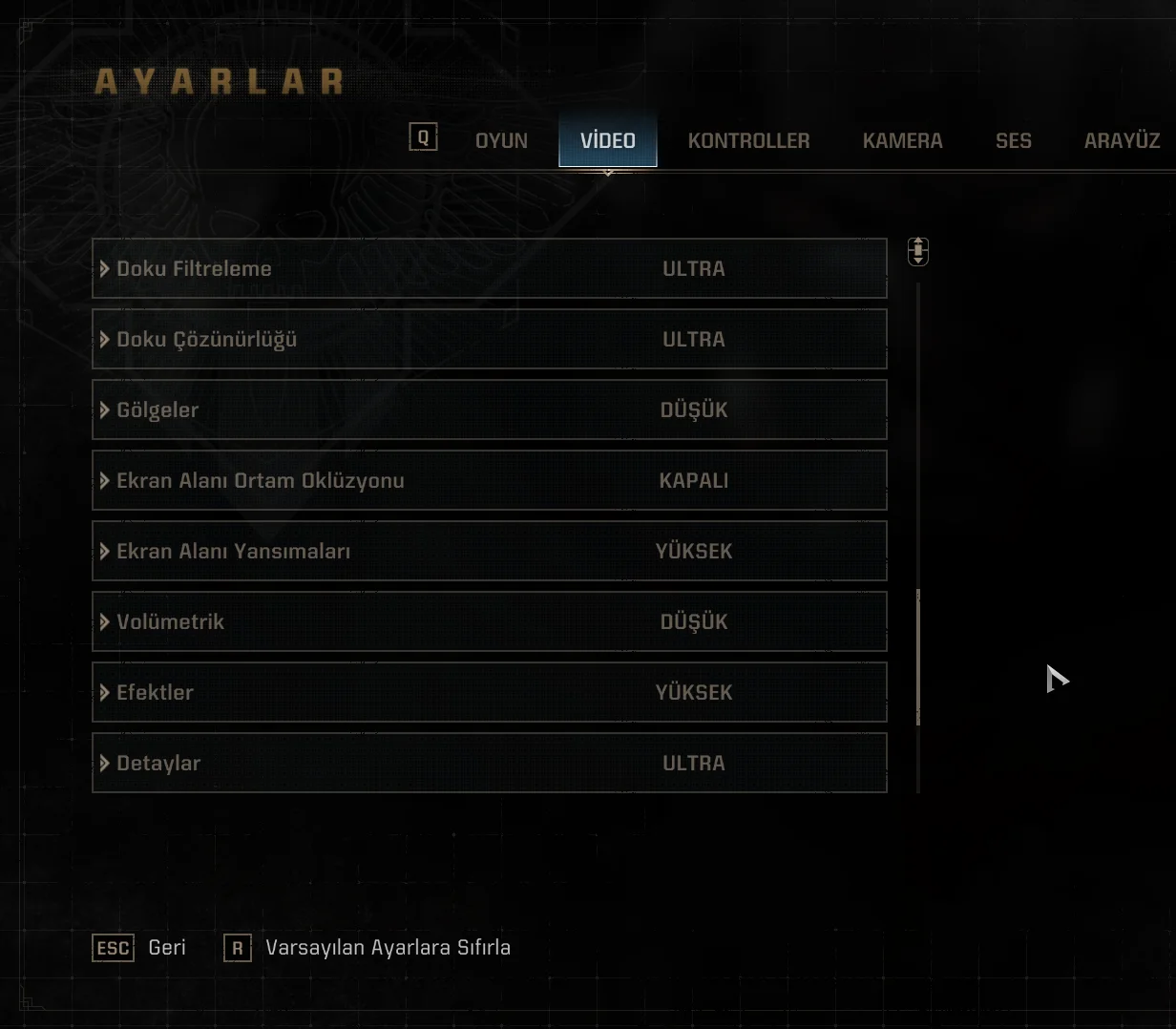Open the ARAYÜZ tab

[x=1122, y=141]
